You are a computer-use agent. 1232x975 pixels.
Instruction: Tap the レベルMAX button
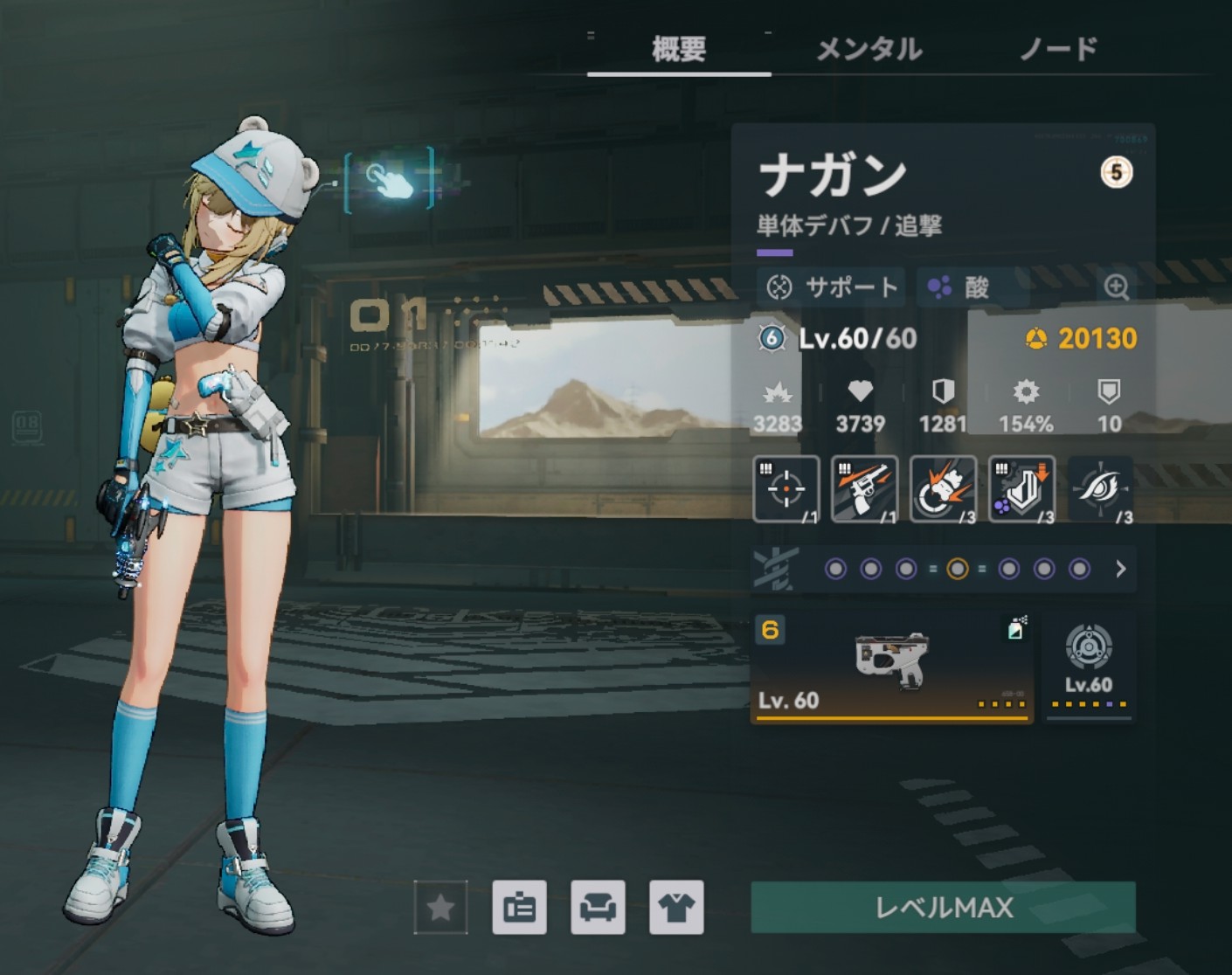943,908
